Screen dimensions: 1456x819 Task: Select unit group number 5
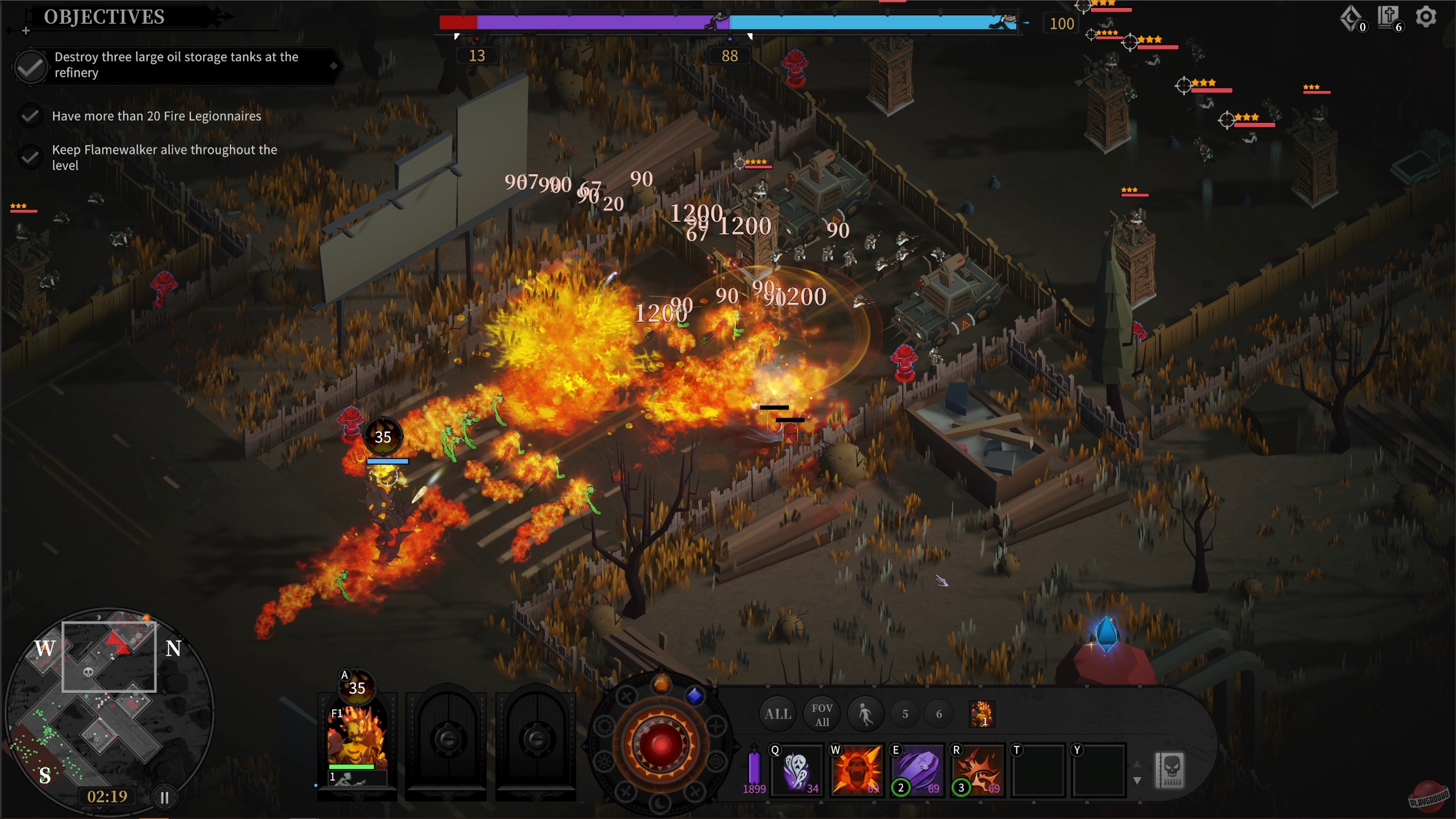pos(905,713)
